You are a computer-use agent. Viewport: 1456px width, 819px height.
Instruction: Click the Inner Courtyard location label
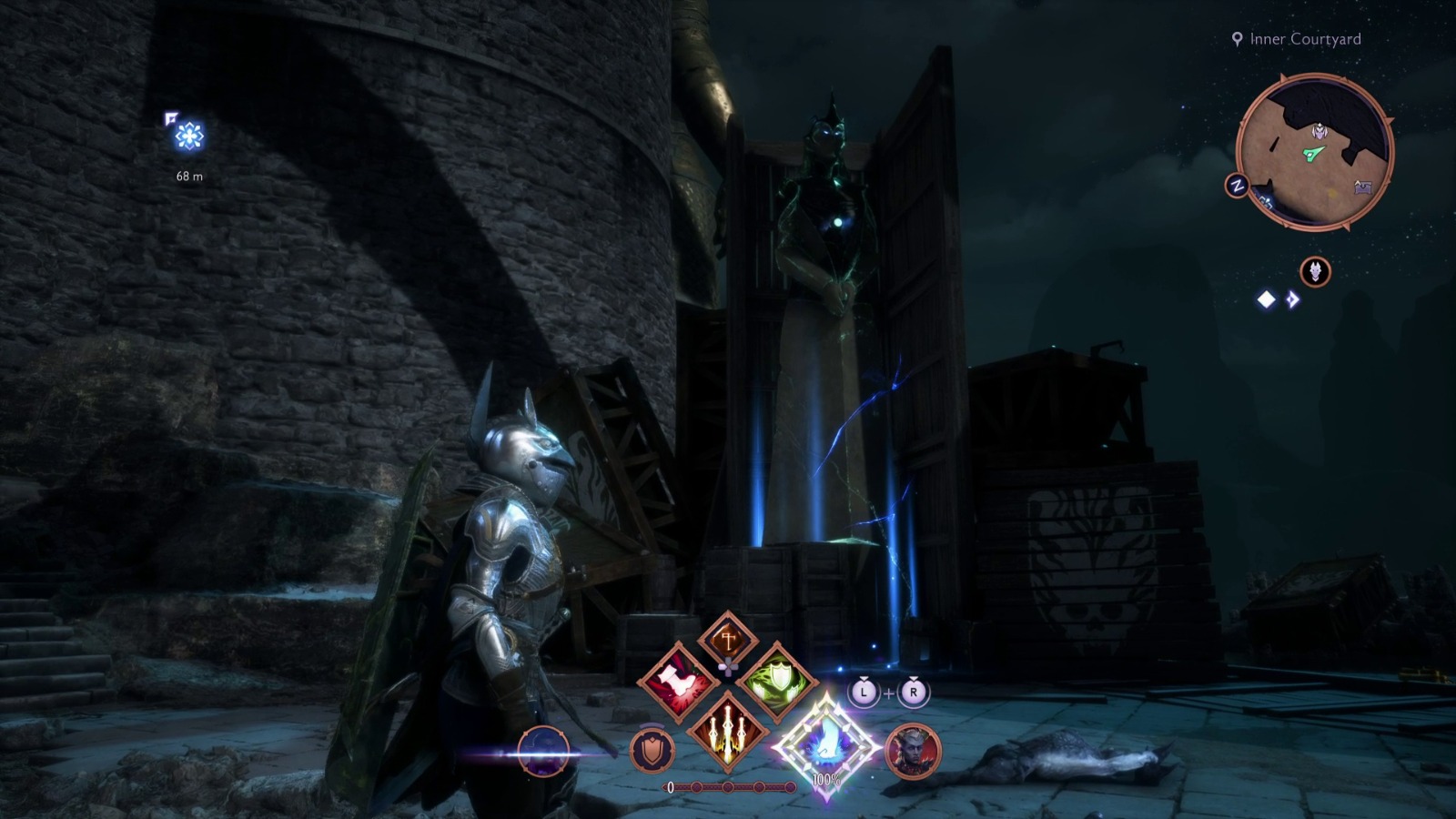1304,39
